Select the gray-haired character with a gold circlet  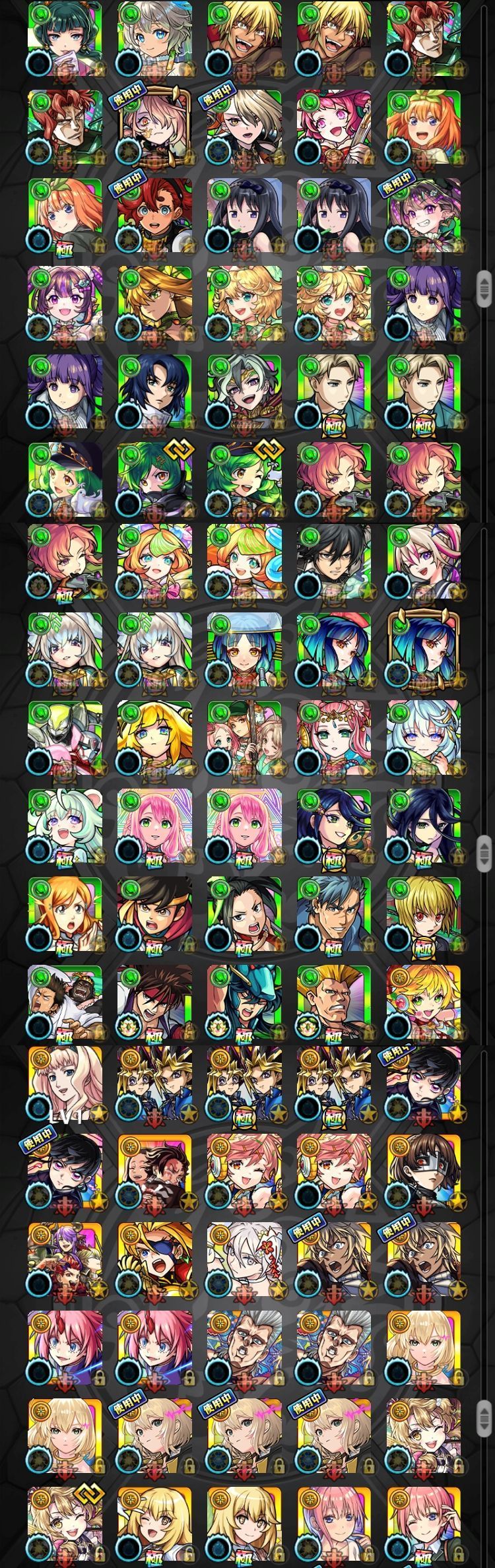(x=244, y=391)
